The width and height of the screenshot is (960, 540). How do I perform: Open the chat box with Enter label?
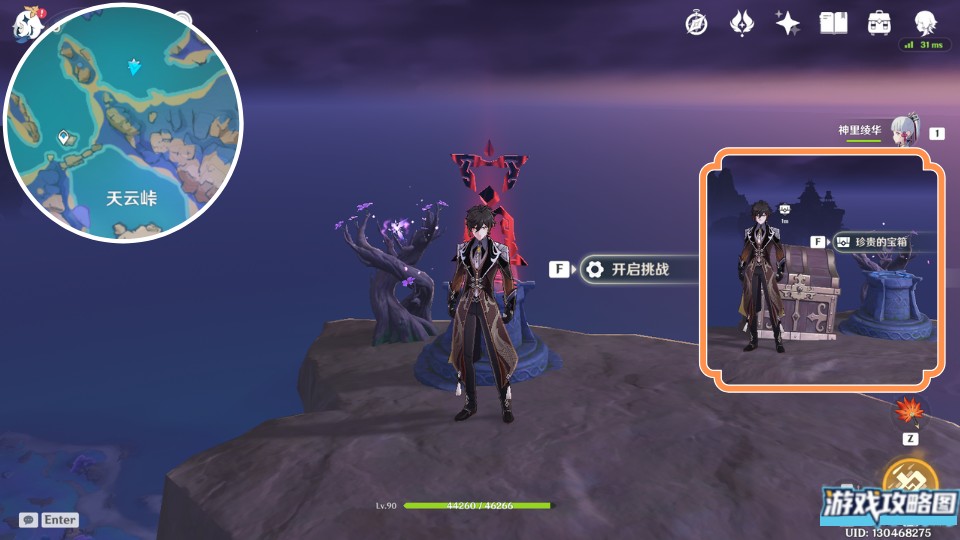pos(49,520)
